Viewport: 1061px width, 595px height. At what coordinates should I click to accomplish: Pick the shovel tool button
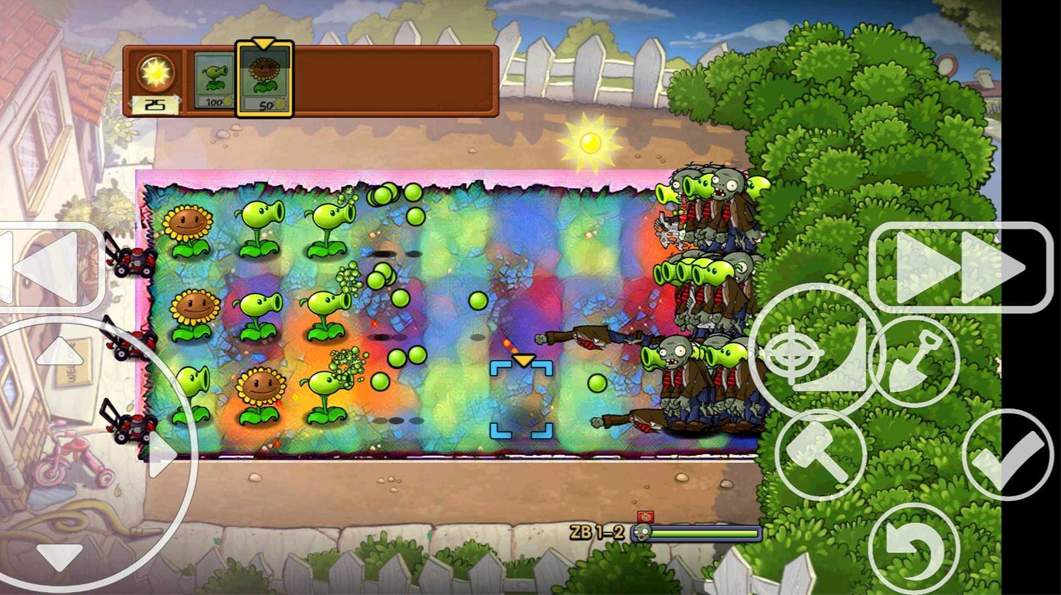point(914,362)
